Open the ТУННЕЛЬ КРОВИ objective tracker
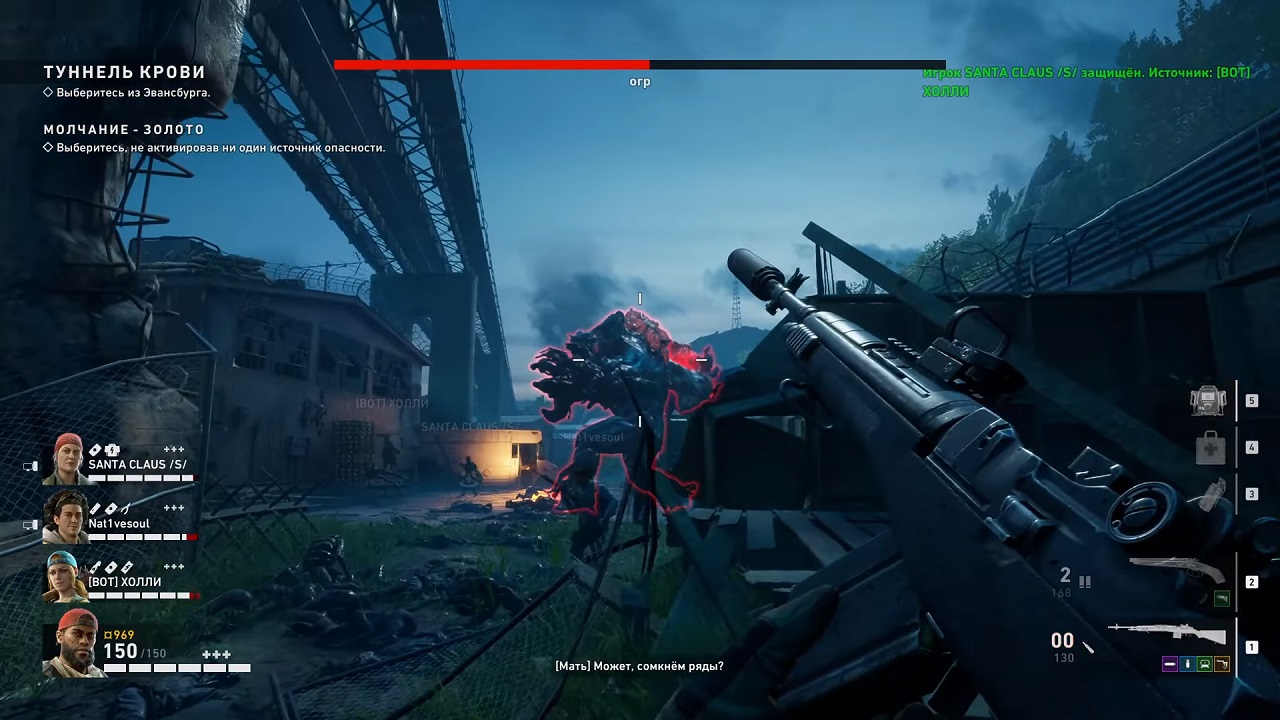Image resolution: width=1280 pixels, height=720 pixels. point(124,73)
